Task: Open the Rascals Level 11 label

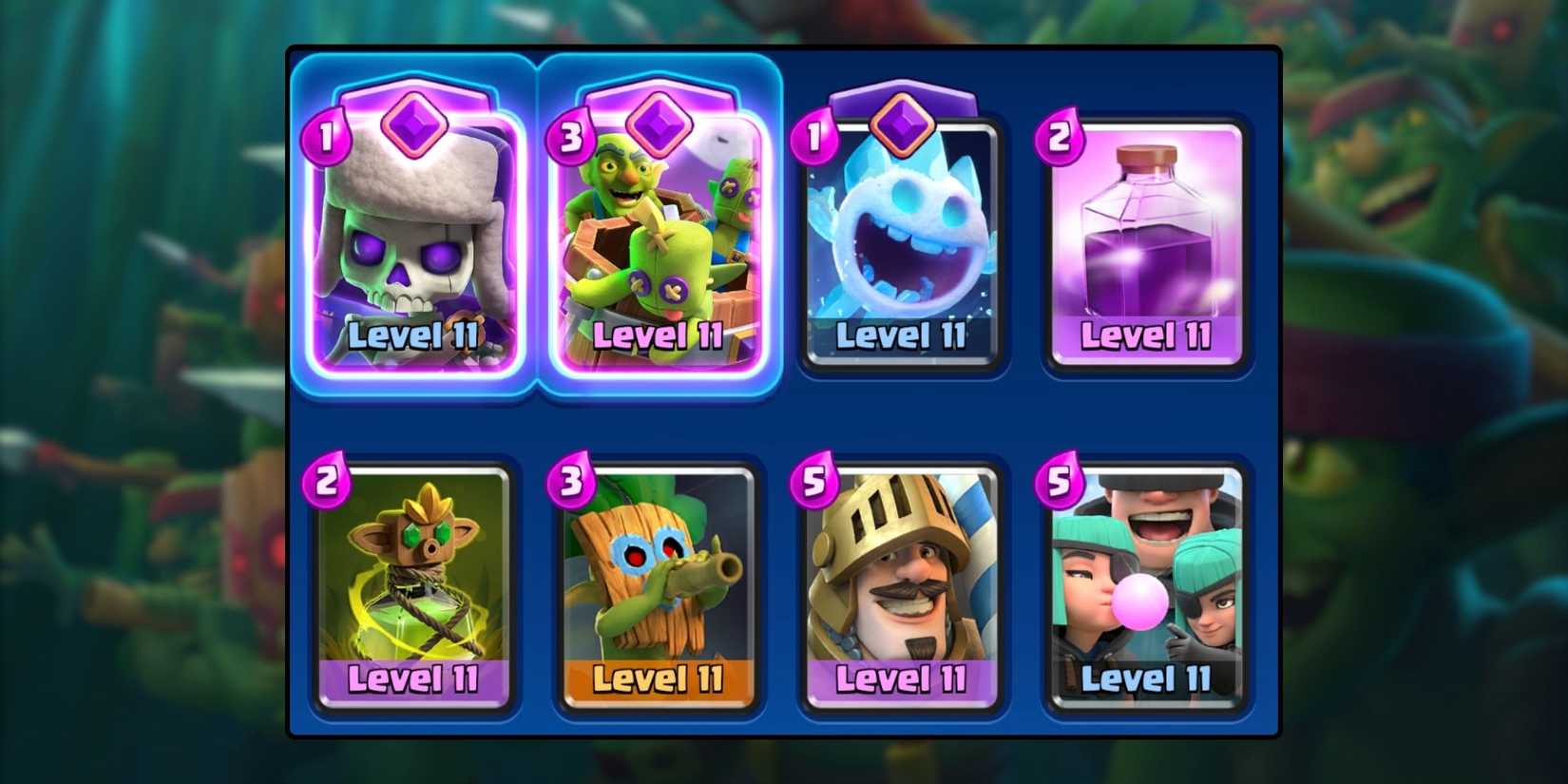Action: (x=1144, y=679)
